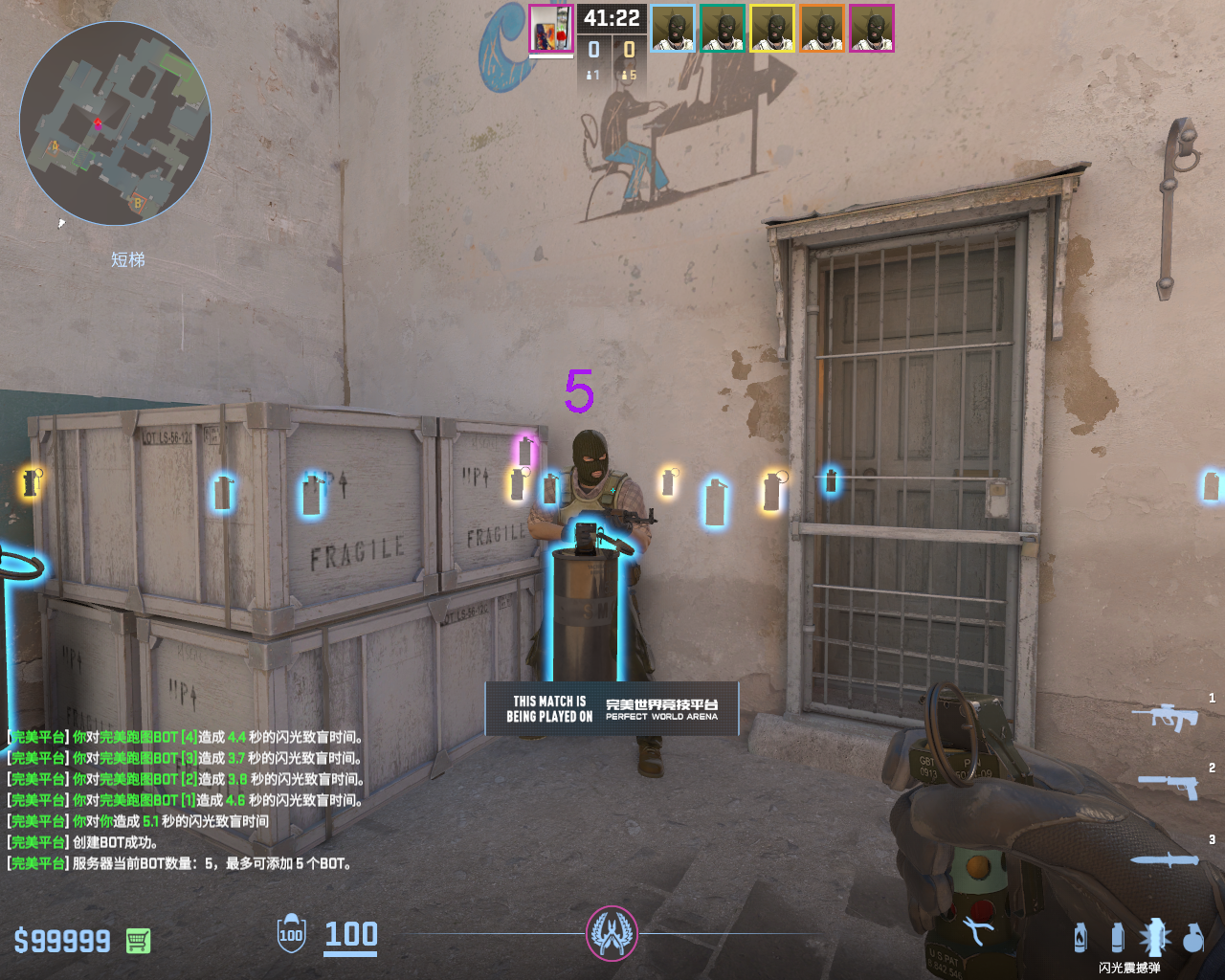This screenshot has width=1225, height=980.
Task: Select the green bordered enemy avatar
Action: click(723, 29)
